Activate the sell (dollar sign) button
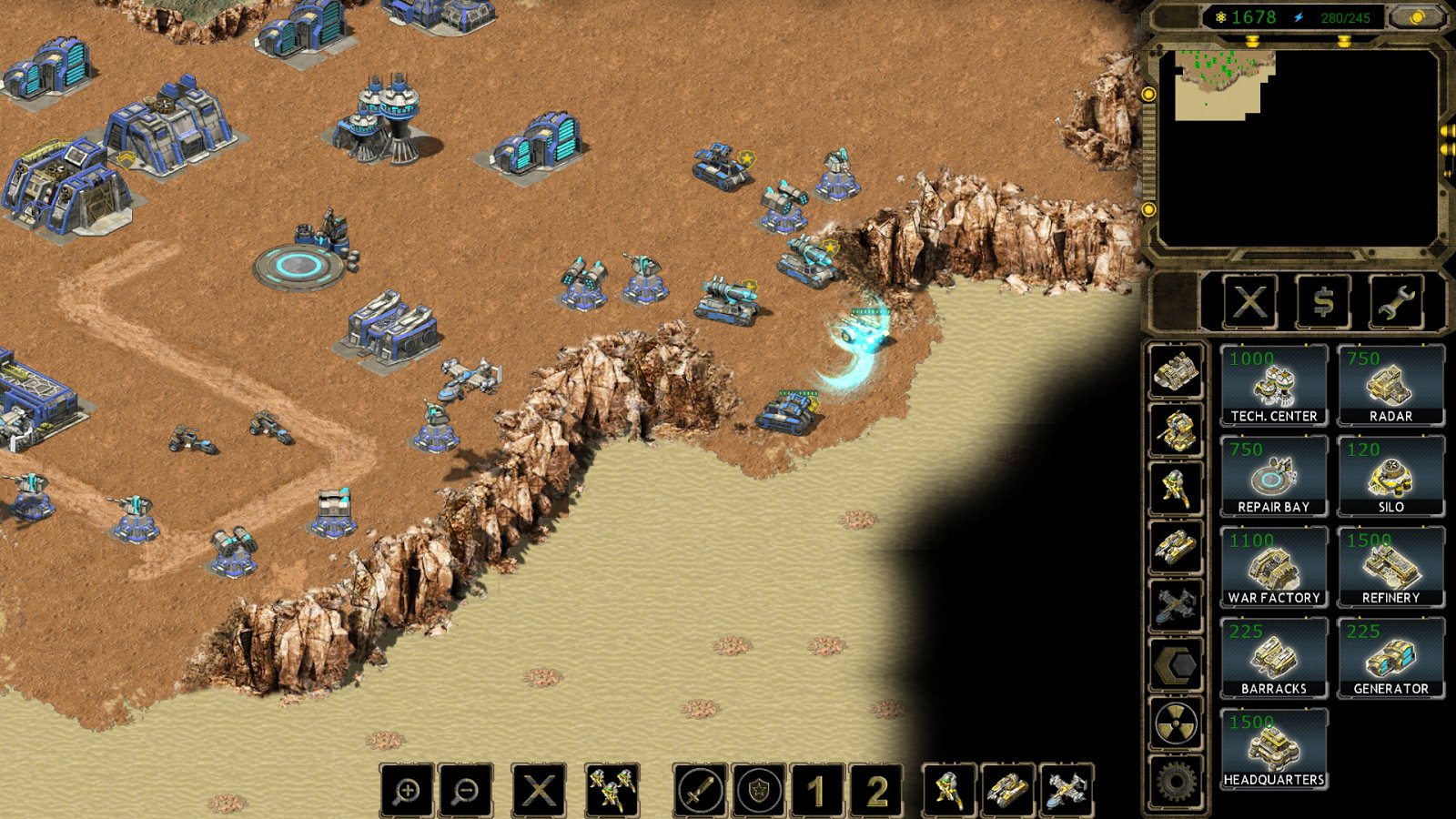 pos(1323,302)
